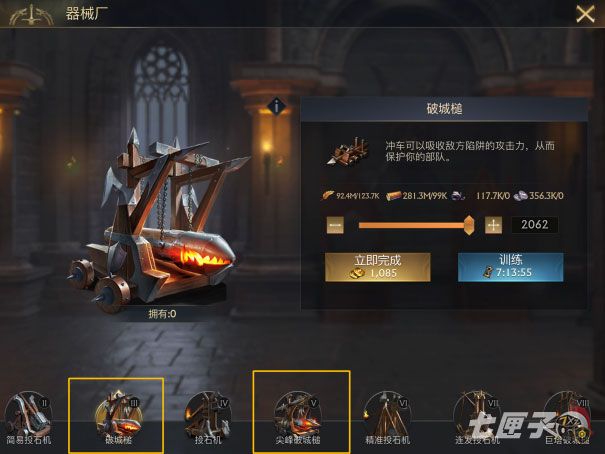Decrease troop quantity with the minus button

point(335,226)
